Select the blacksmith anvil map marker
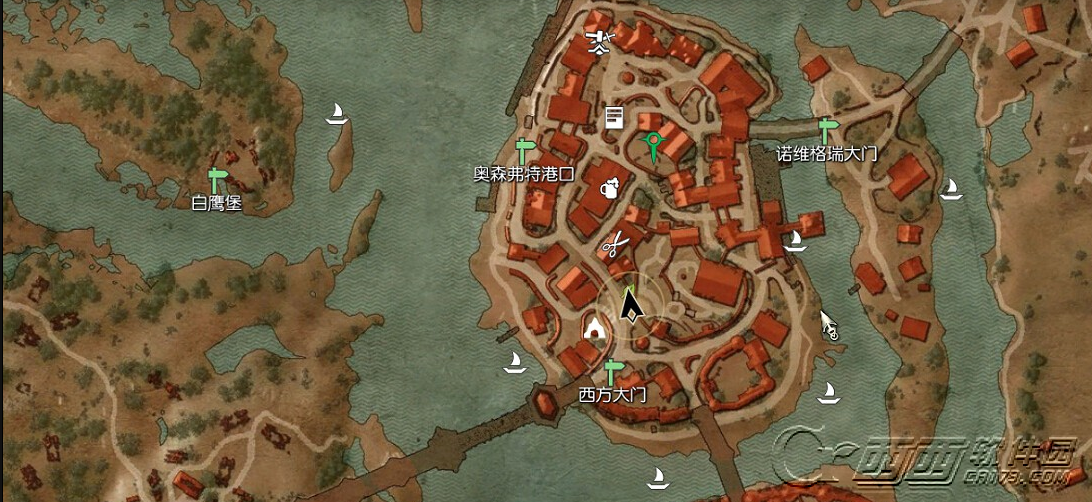This screenshot has width=1092, height=502. click(x=599, y=41)
